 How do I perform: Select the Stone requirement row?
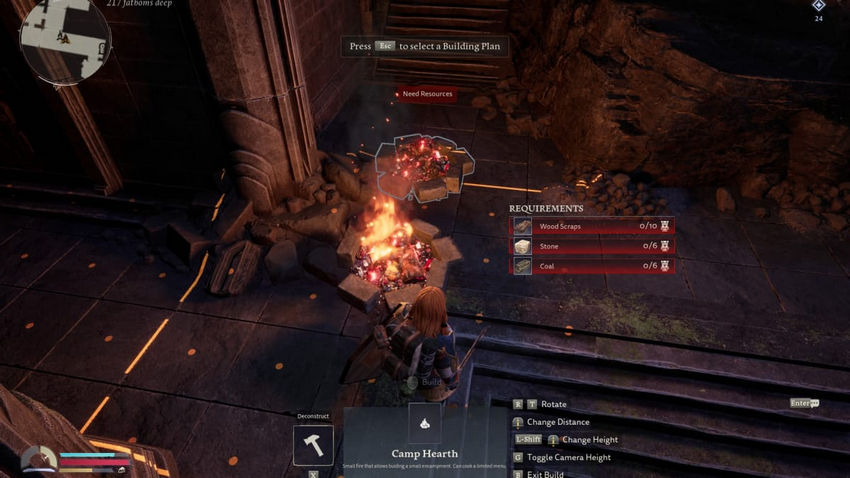pyautogui.click(x=593, y=246)
